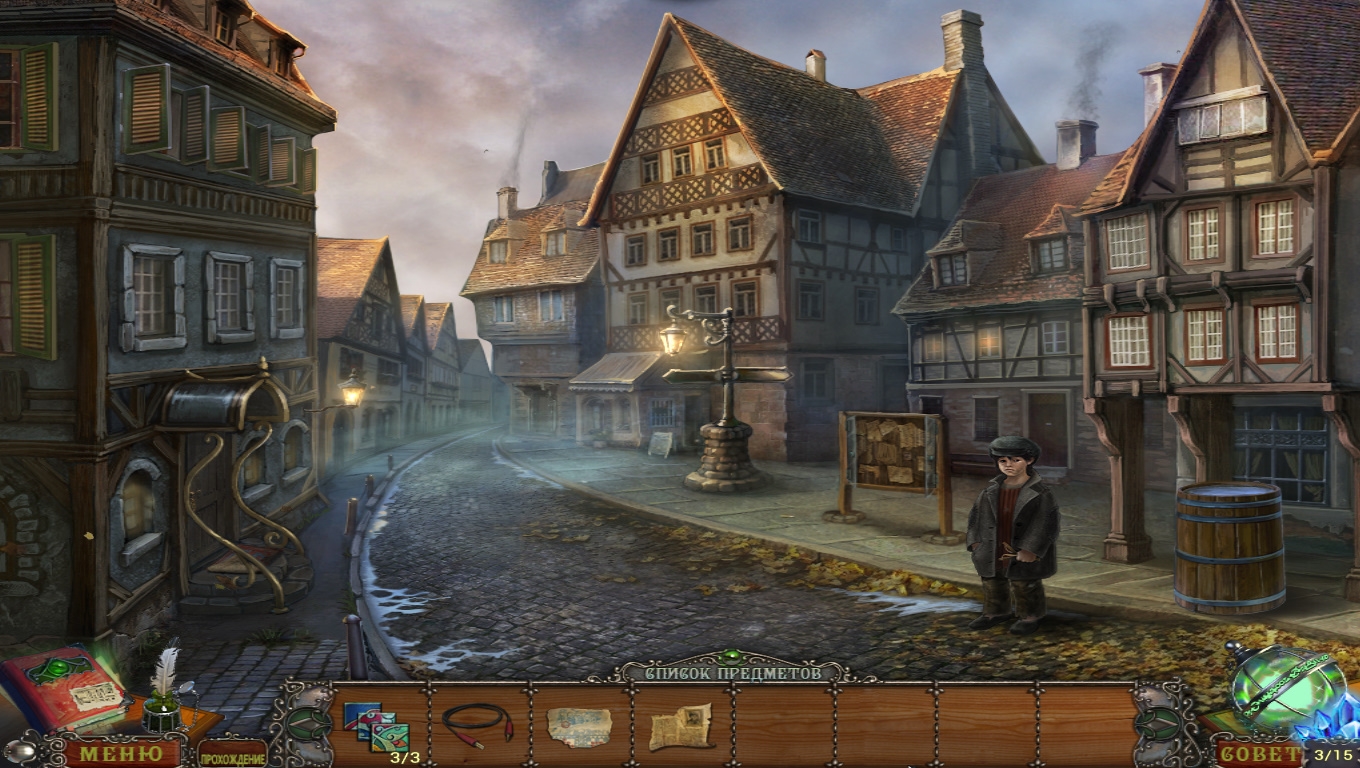Open the red journal book
Screen dimensions: 1360x768
pos(65,686)
